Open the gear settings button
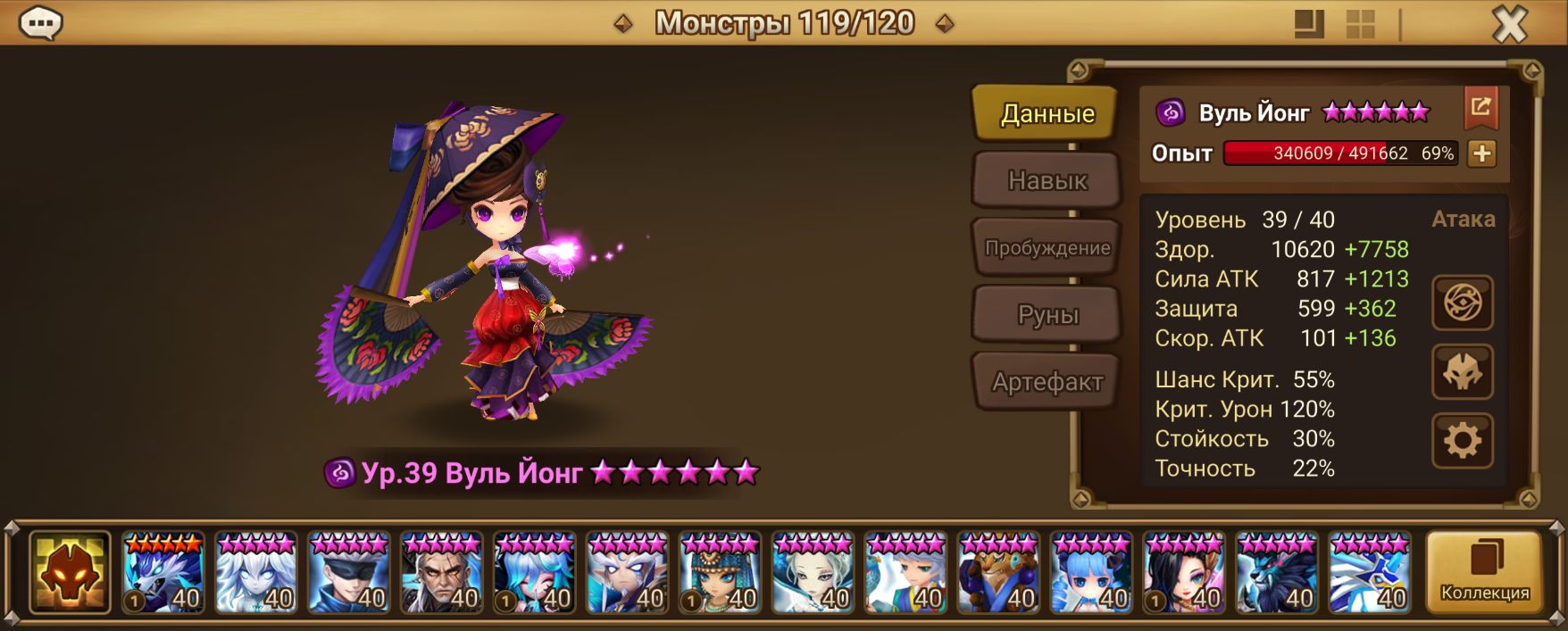1568x631 pixels. coord(1462,441)
